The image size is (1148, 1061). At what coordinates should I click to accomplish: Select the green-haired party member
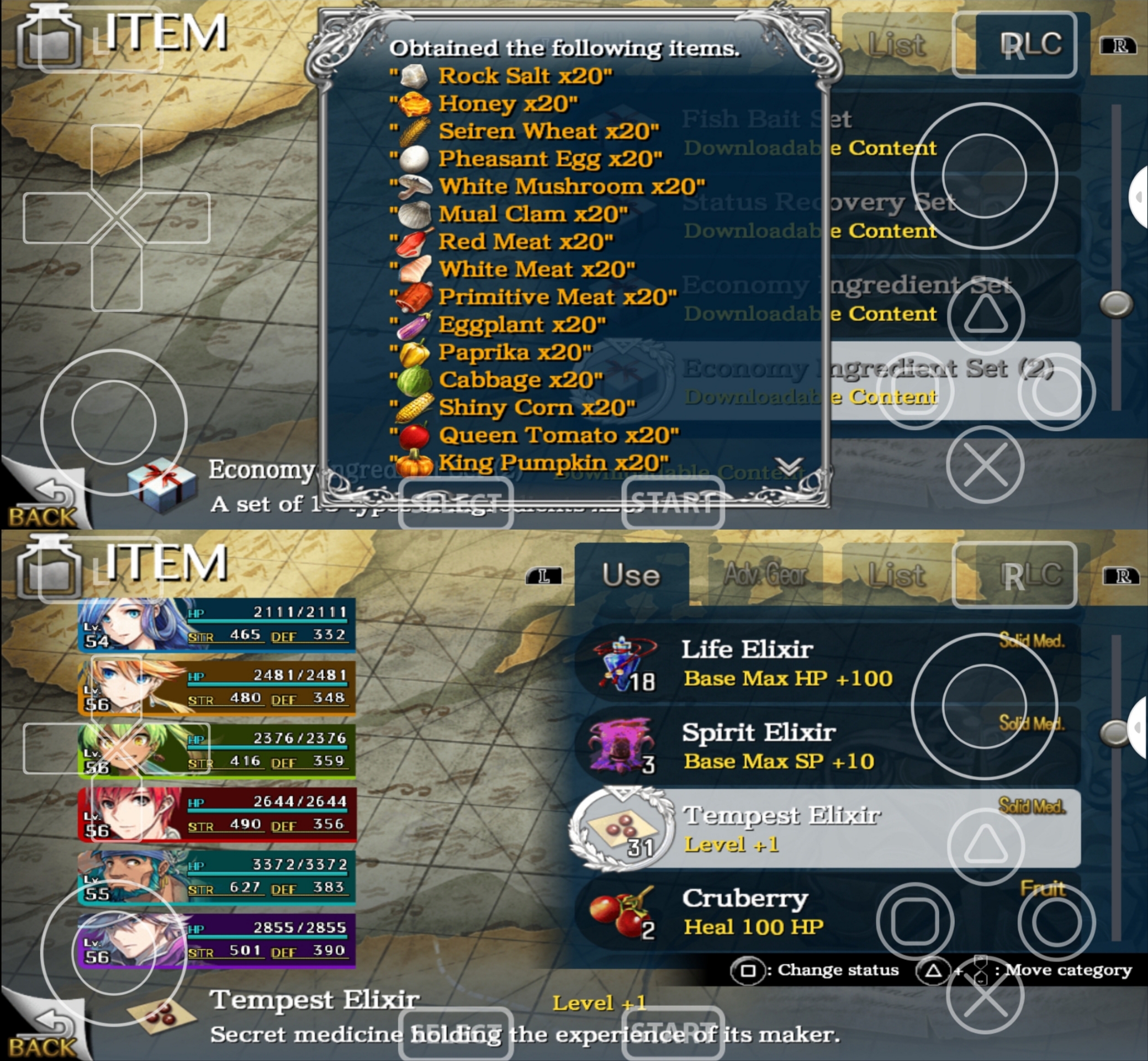[x=216, y=751]
